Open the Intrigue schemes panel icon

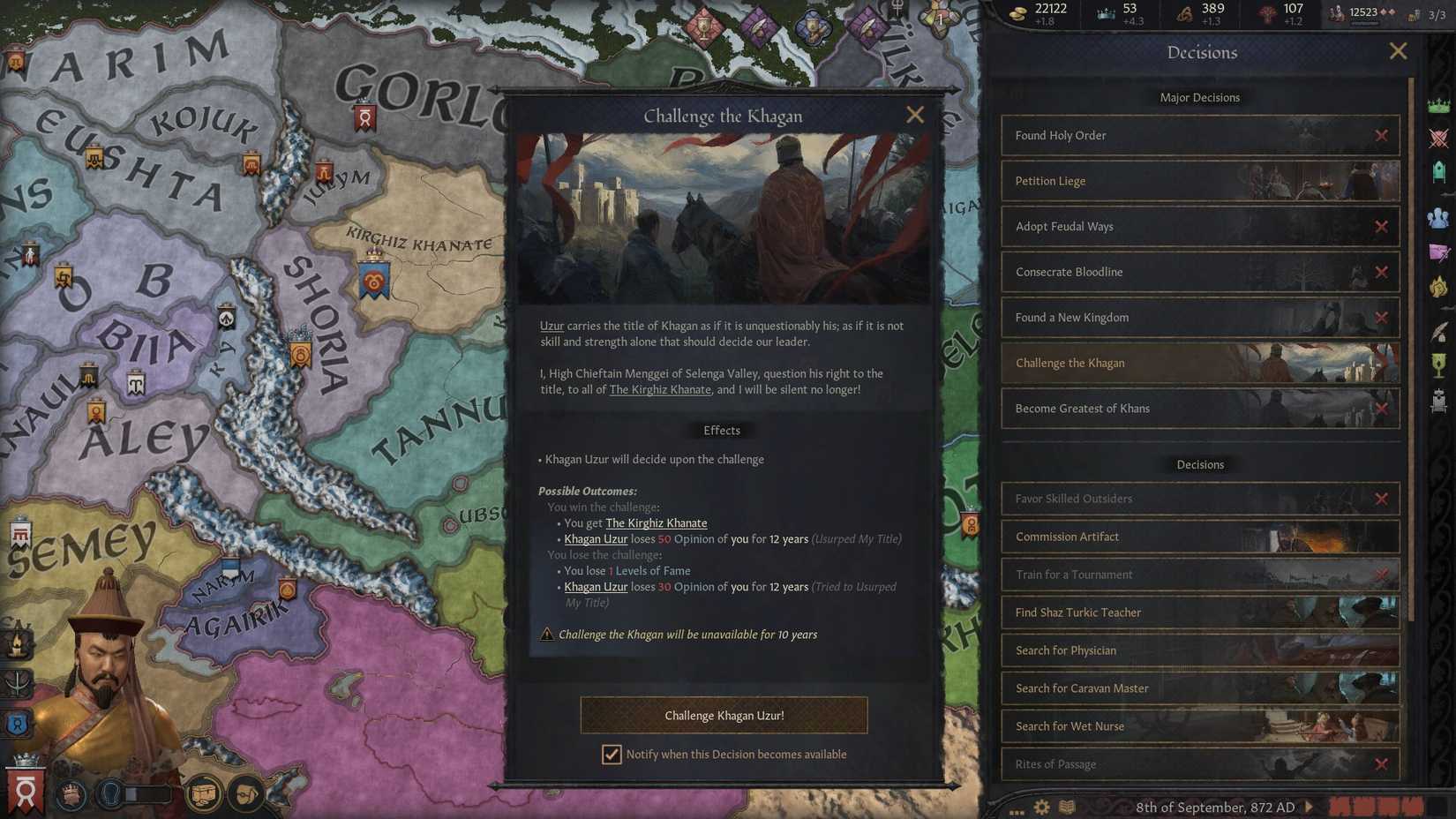[1439, 252]
